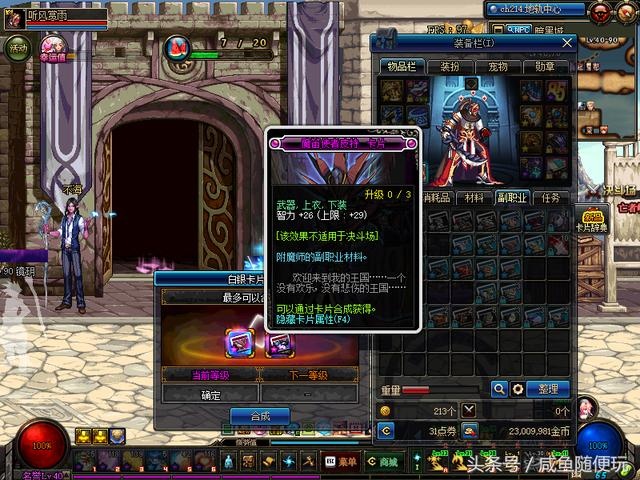The image size is (640, 480).
Task: Select the left card in synthesis slot
Action: pyautogui.click(x=240, y=342)
